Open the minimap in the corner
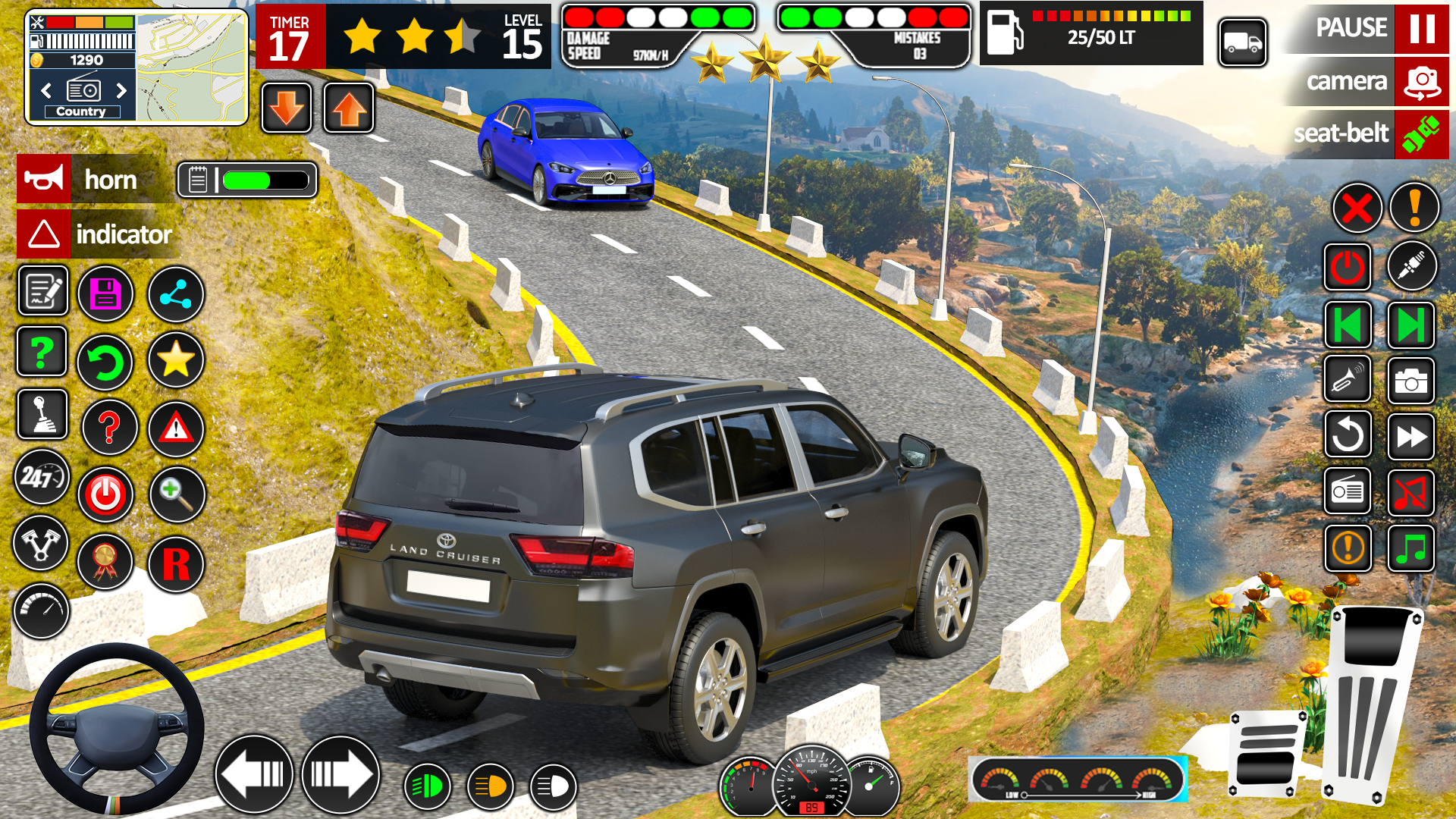 (x=191, y=67)
